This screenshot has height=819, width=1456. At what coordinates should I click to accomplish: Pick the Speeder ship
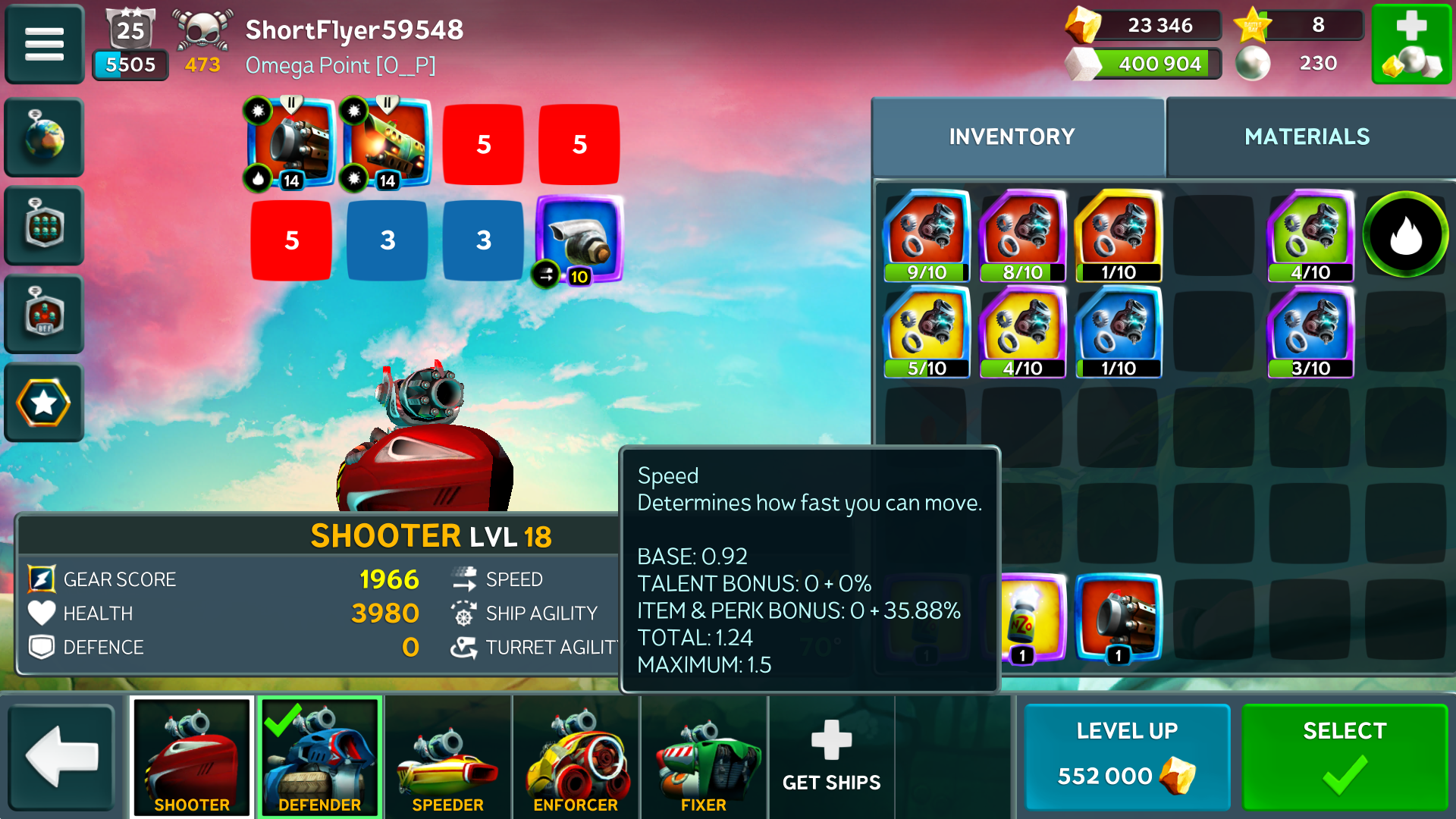(447, 757)
